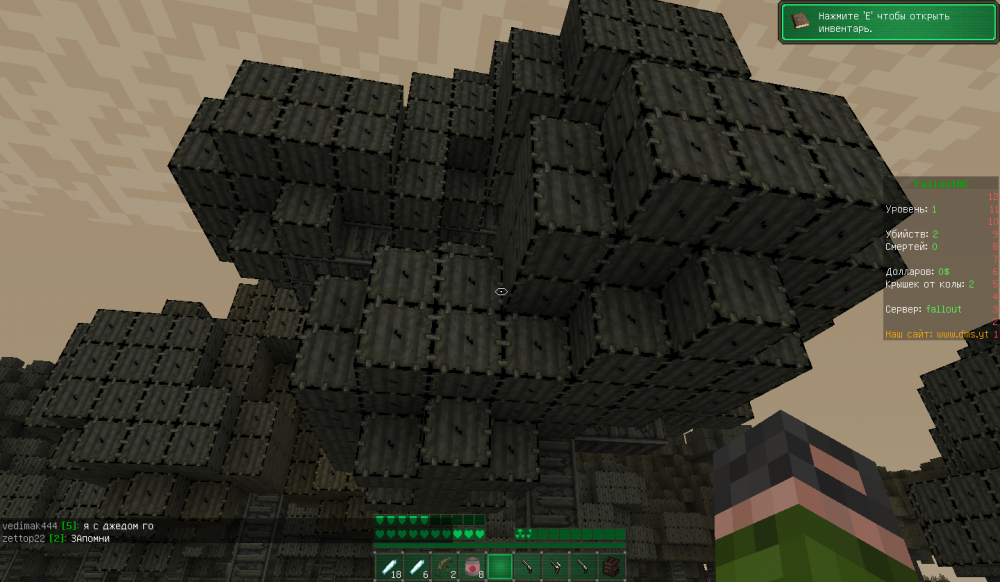1000x582 pixels.
Task: Select the syringe stack of 18
Action: 388,567
